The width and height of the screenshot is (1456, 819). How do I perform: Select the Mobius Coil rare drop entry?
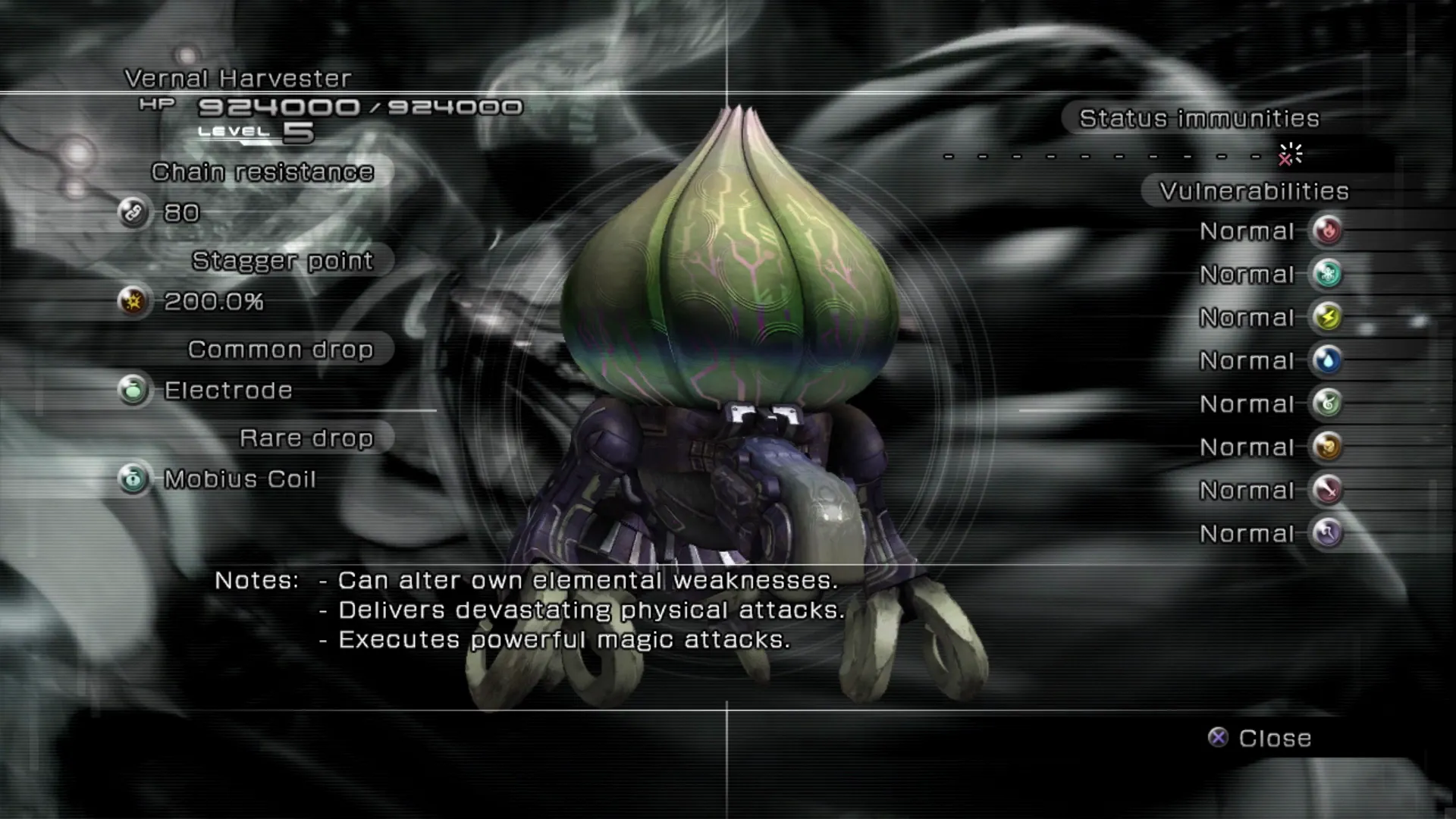(239, 479)
